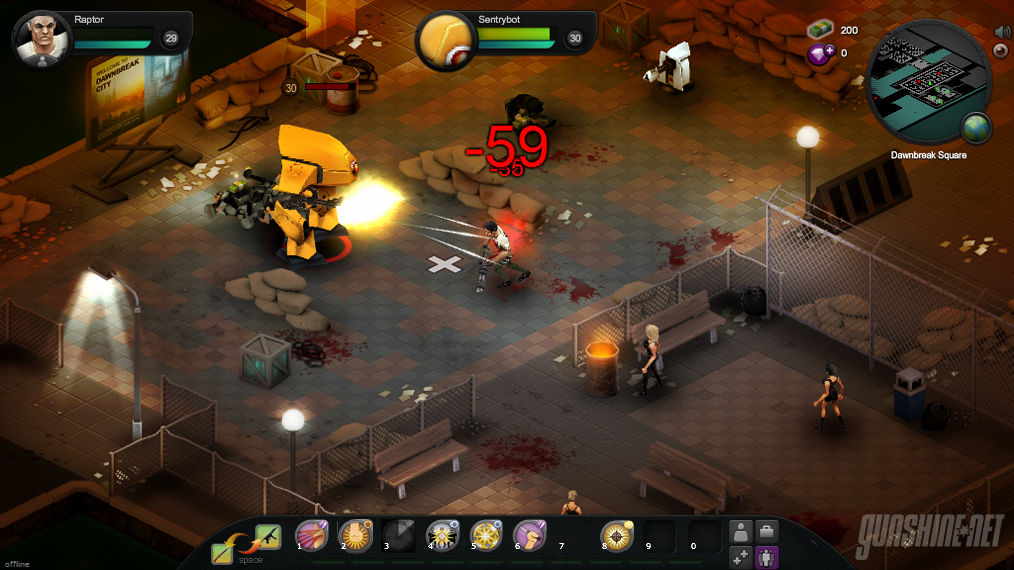Use the purple raised-fist ability in slot 6

pyautogui.click(x=529, y=537)
